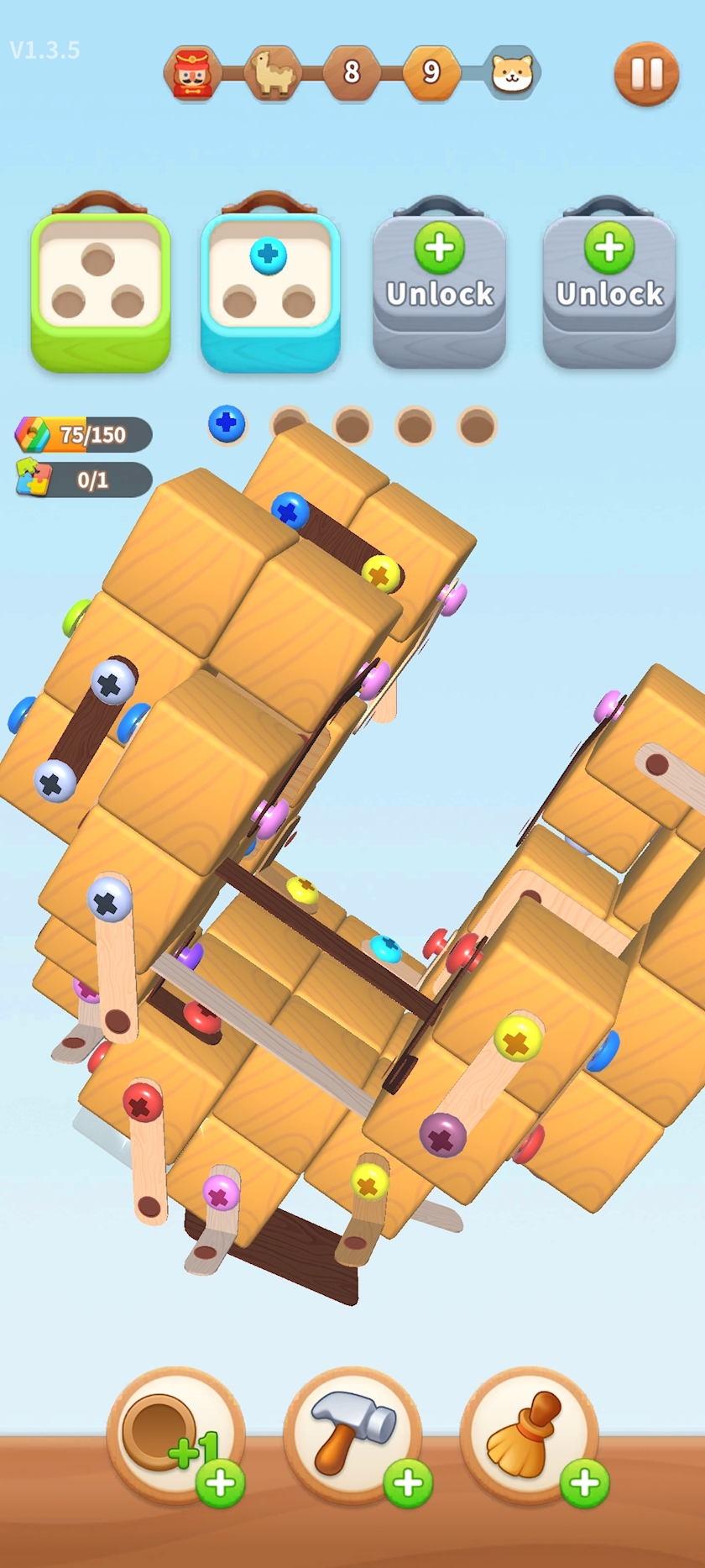
Task: Select the level 8 progress node
Action: coord(352,73)
